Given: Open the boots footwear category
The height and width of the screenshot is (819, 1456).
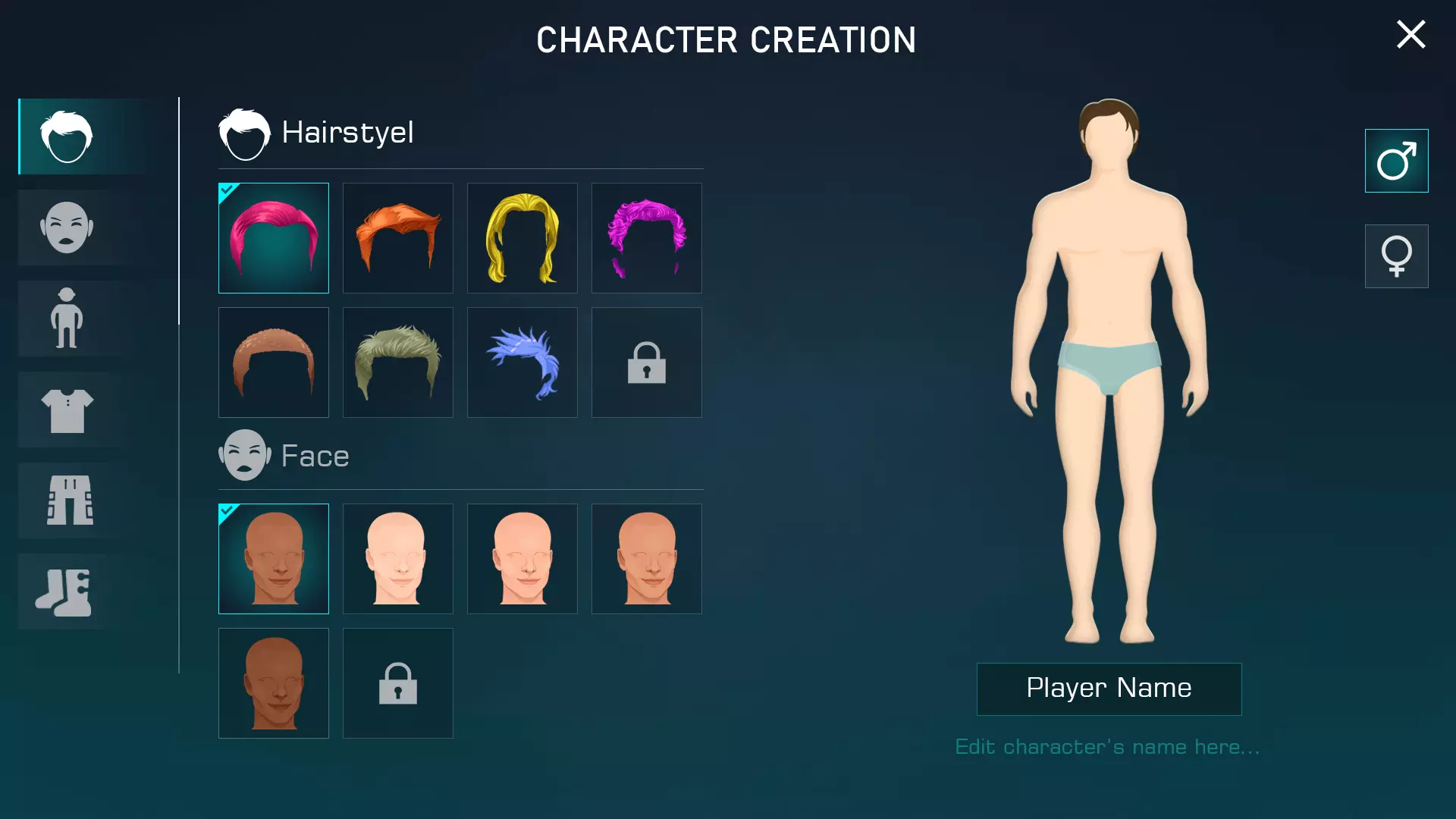Looking at the screenshot, I should (67, 591).
